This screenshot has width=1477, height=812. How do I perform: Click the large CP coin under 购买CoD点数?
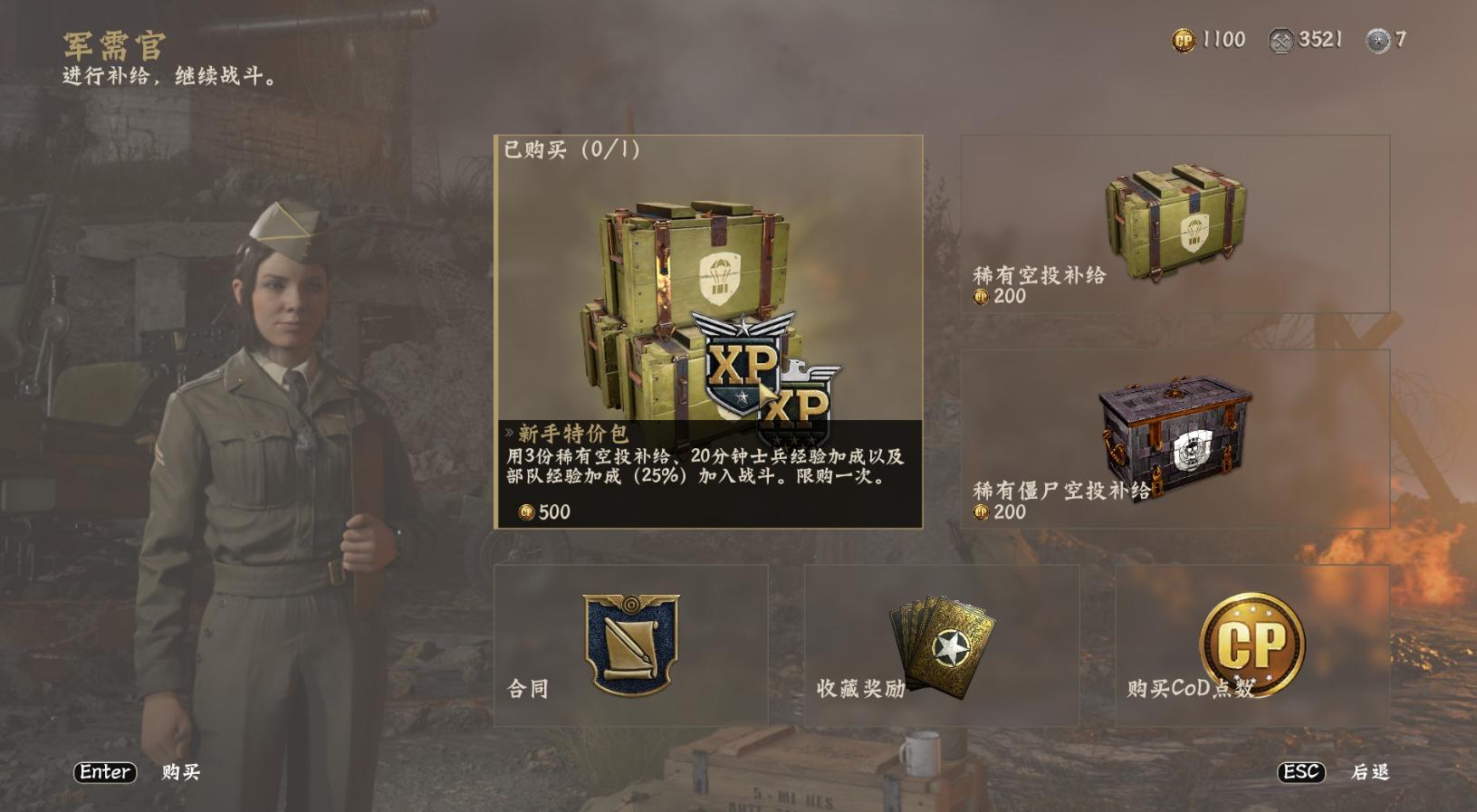[1254, 645]
